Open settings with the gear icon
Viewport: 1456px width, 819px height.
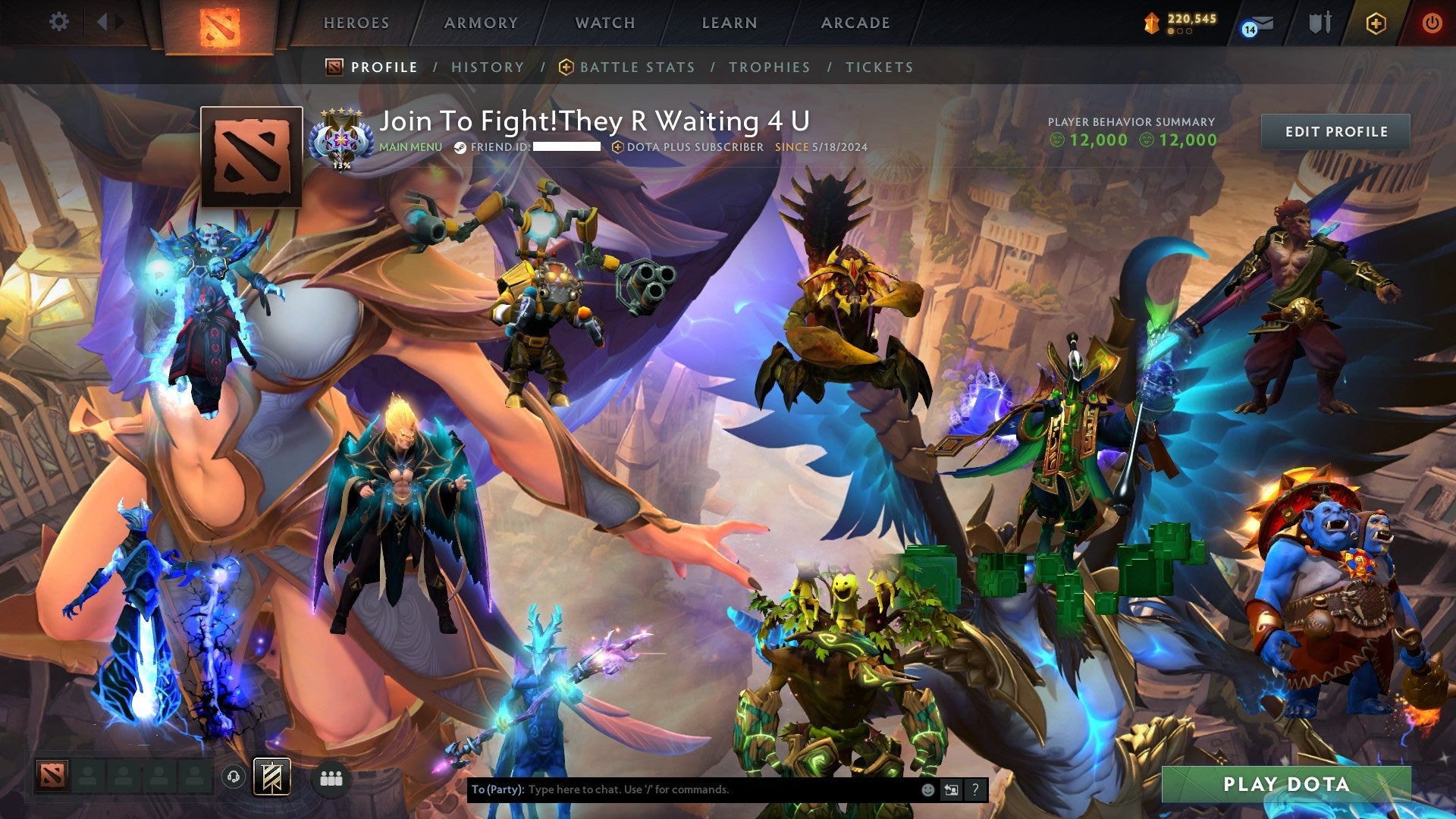coord(59,21)
